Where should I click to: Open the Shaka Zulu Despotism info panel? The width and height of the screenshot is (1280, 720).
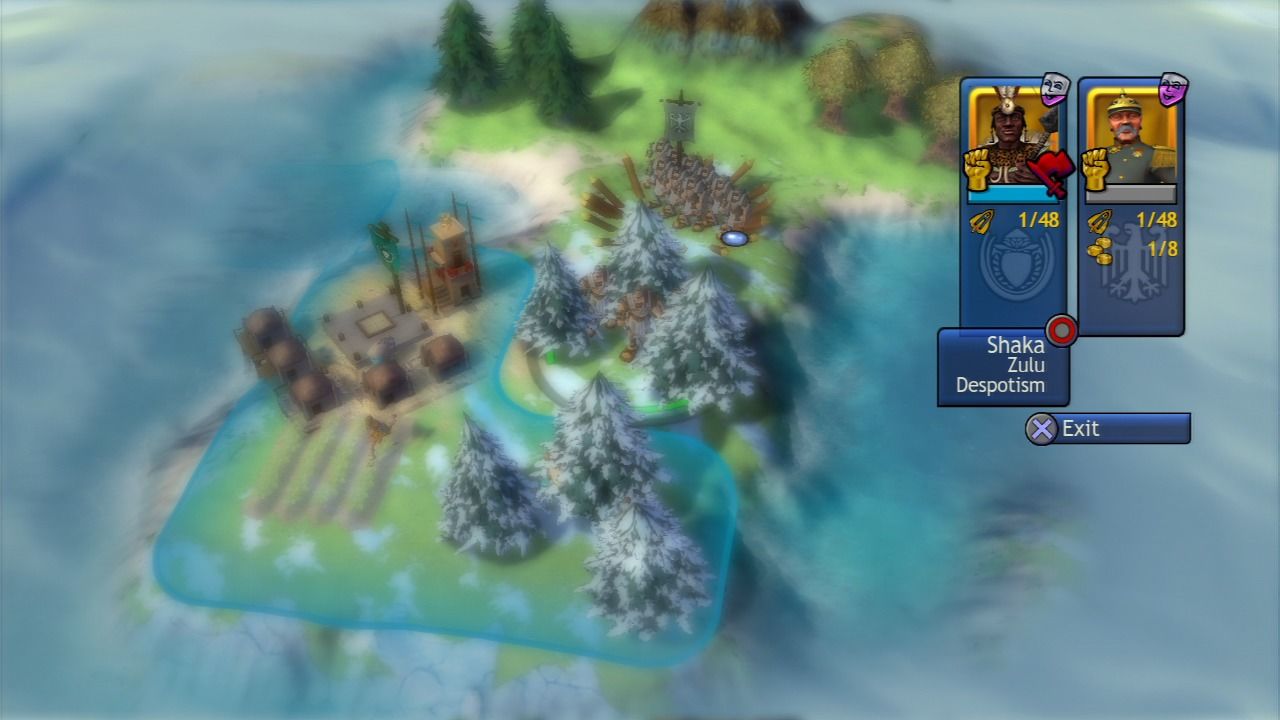pos(1002,366)
